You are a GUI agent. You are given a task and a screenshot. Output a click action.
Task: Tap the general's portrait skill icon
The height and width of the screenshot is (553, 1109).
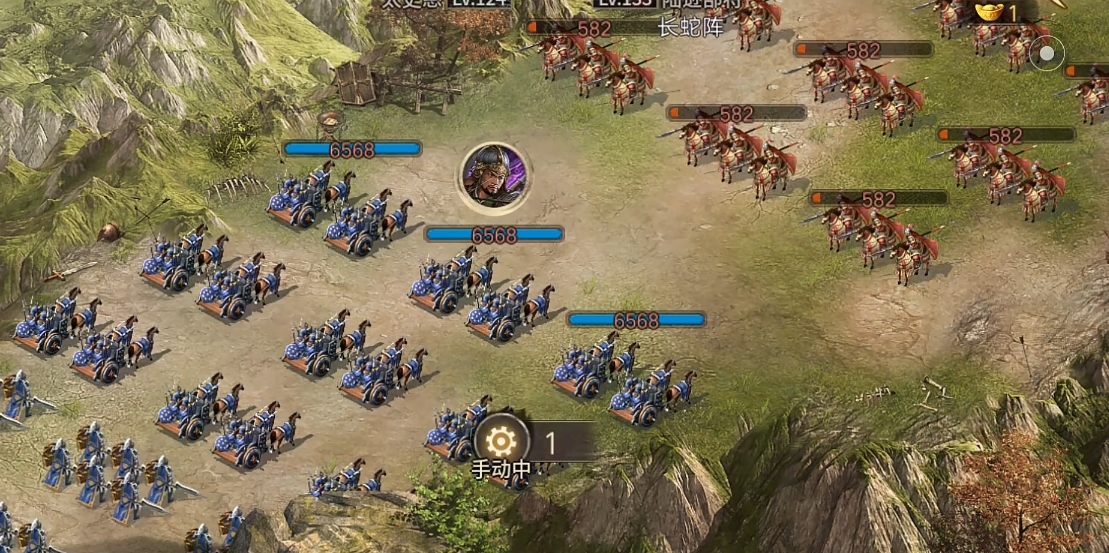pyautogui.click(x=494, y=177)
